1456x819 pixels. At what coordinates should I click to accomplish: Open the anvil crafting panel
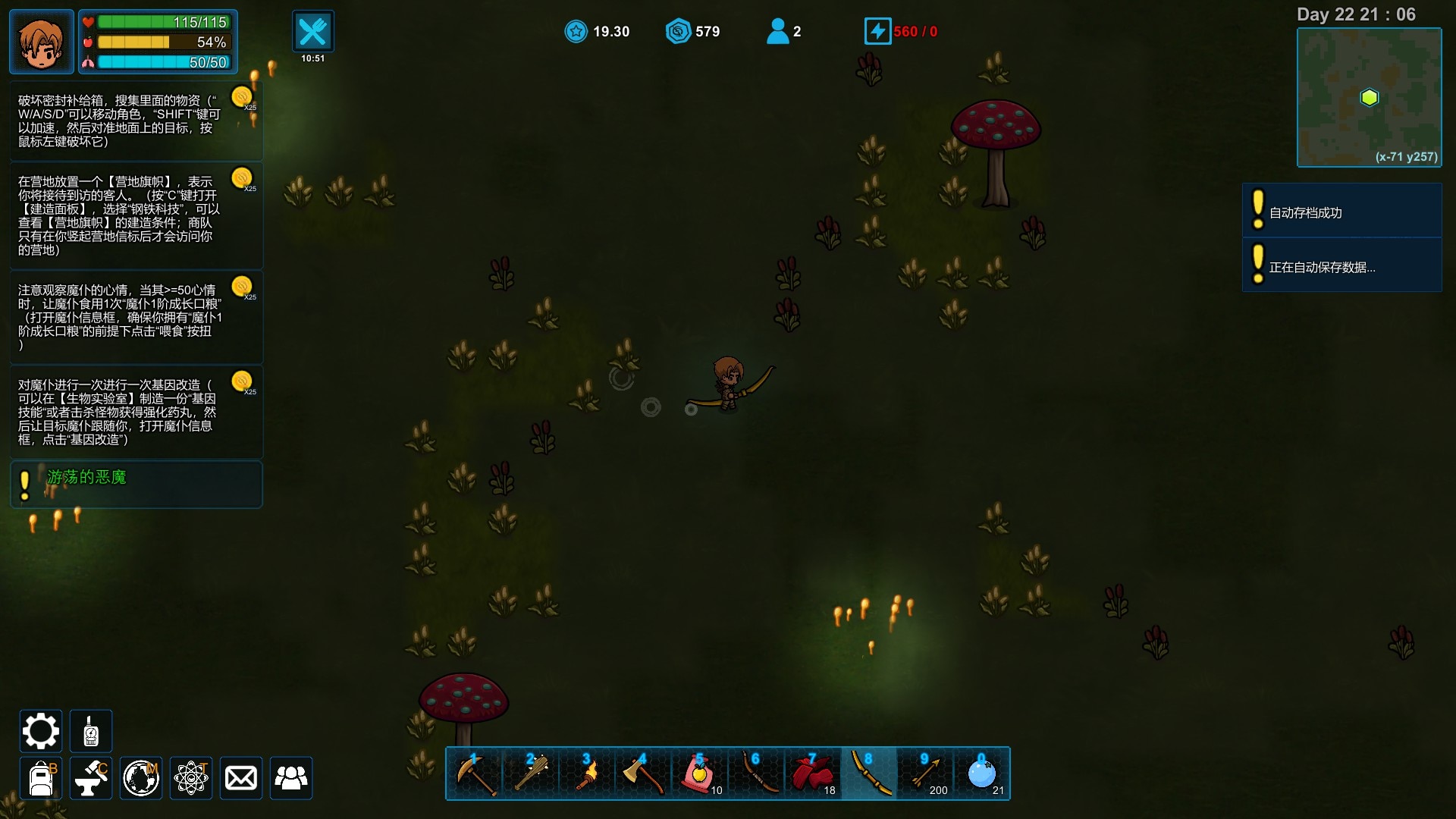[91, 778]
